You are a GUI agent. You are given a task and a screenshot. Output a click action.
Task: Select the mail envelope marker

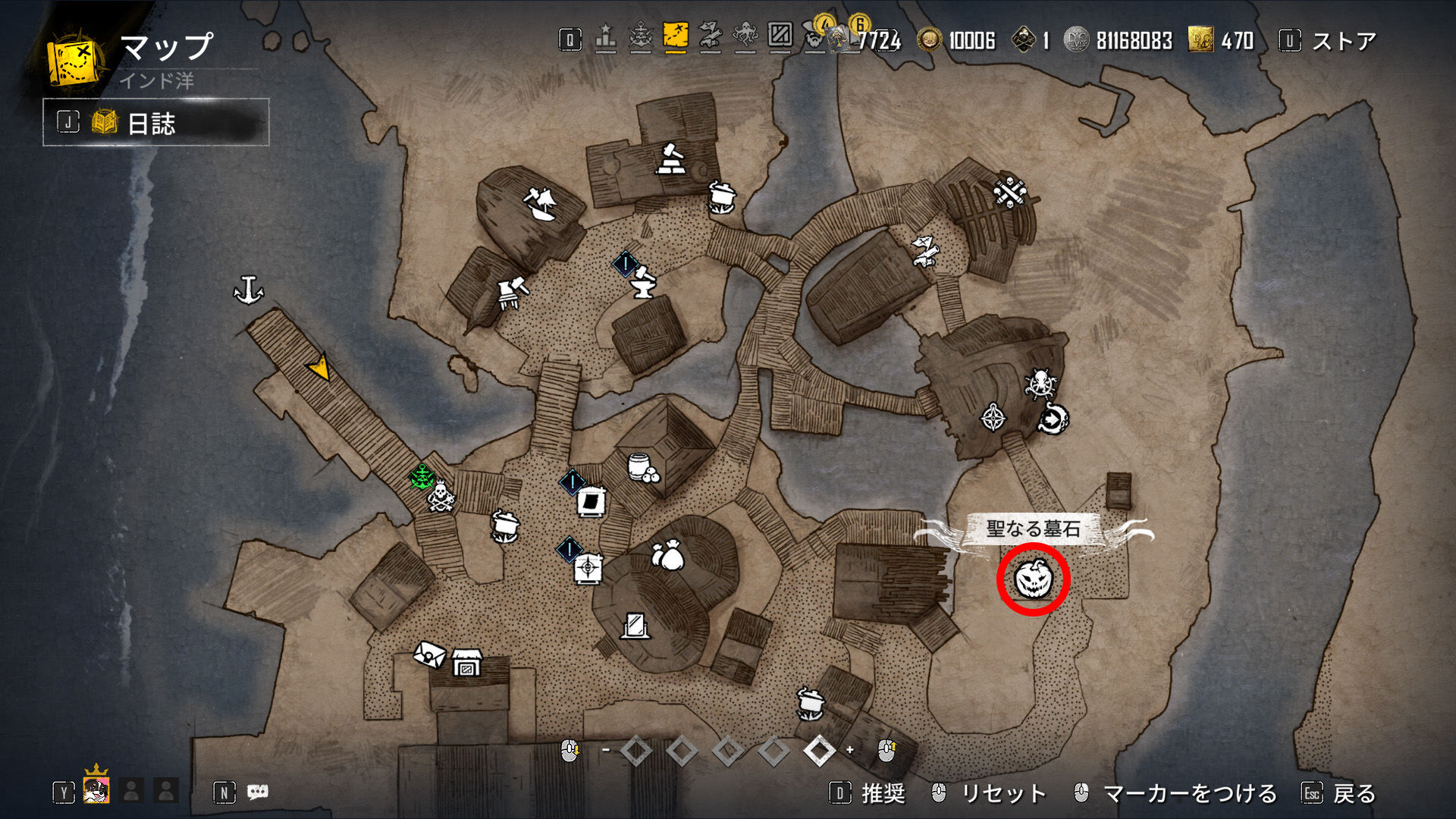click(429, 654)
